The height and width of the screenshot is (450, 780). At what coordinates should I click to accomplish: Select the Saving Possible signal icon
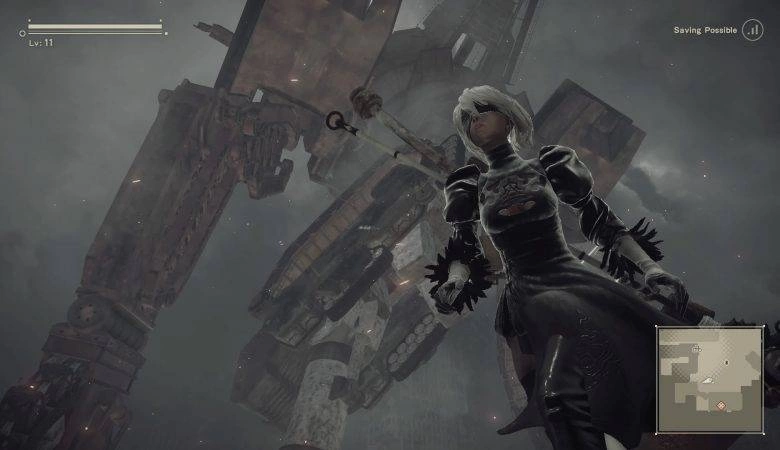[751, 31]
